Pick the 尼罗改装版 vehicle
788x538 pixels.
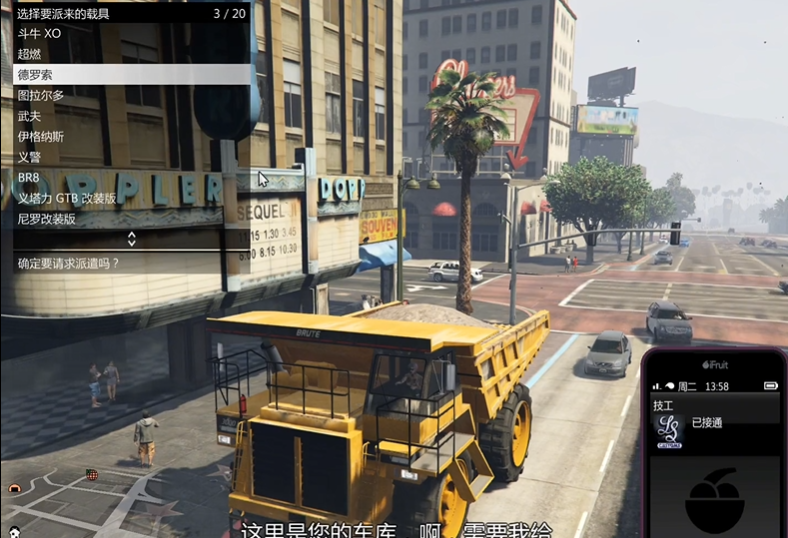pos(47,218)
